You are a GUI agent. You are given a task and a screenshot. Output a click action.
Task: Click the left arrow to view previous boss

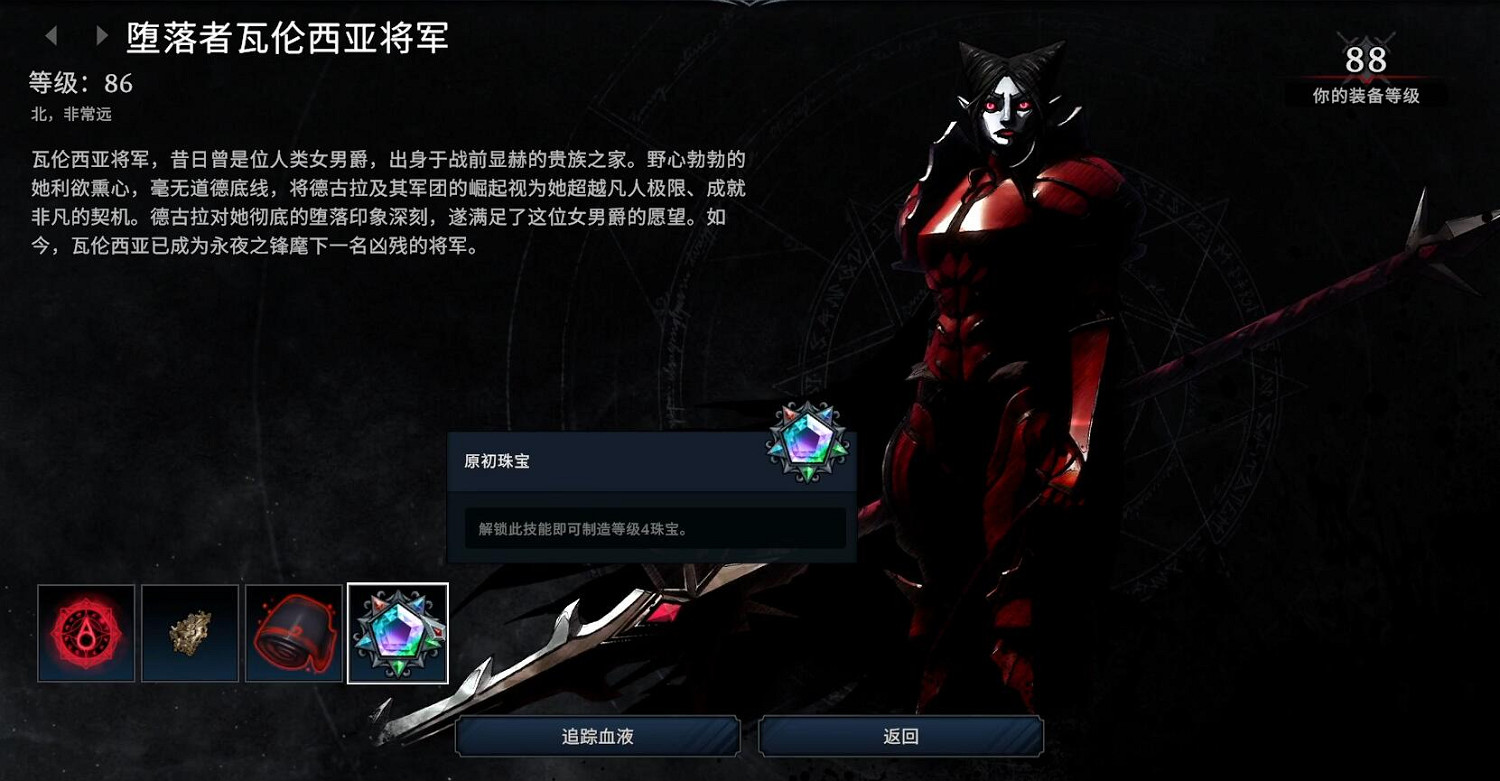tap(52, 34)
